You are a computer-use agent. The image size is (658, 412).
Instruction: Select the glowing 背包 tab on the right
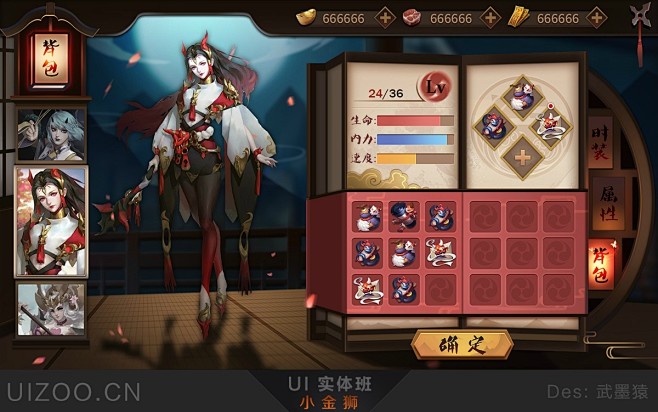click(x=601, y=263)
